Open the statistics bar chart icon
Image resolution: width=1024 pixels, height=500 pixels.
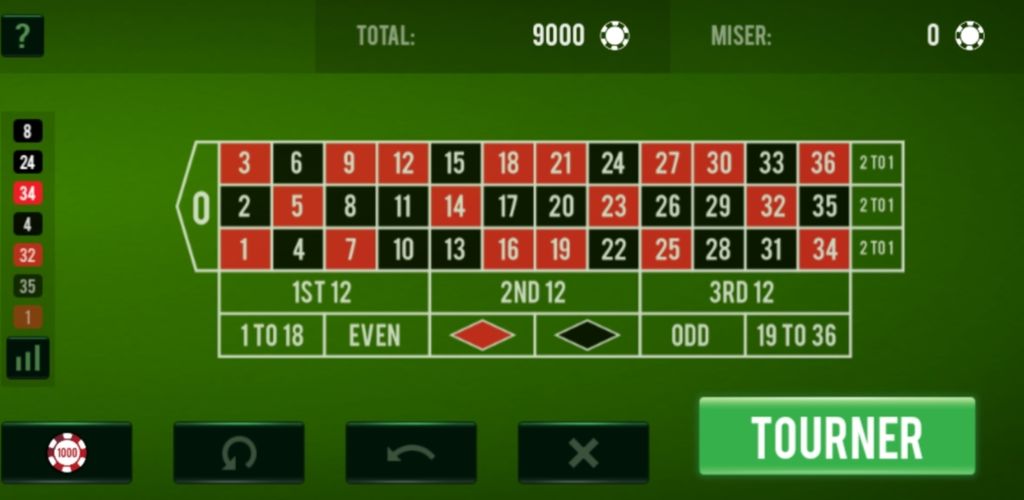(x=28, y=358)
